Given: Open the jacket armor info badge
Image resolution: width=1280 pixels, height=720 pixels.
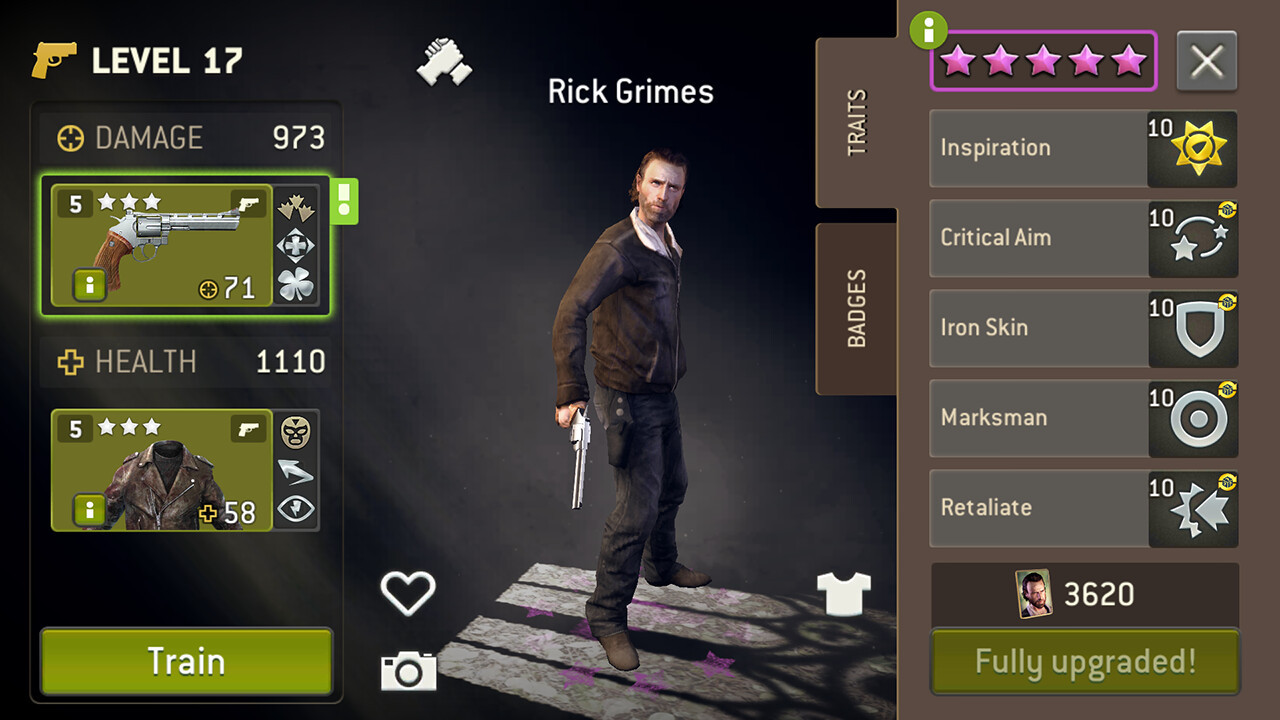Looking at the screenshot, I should pyautogui.click(x=89, y=511).
